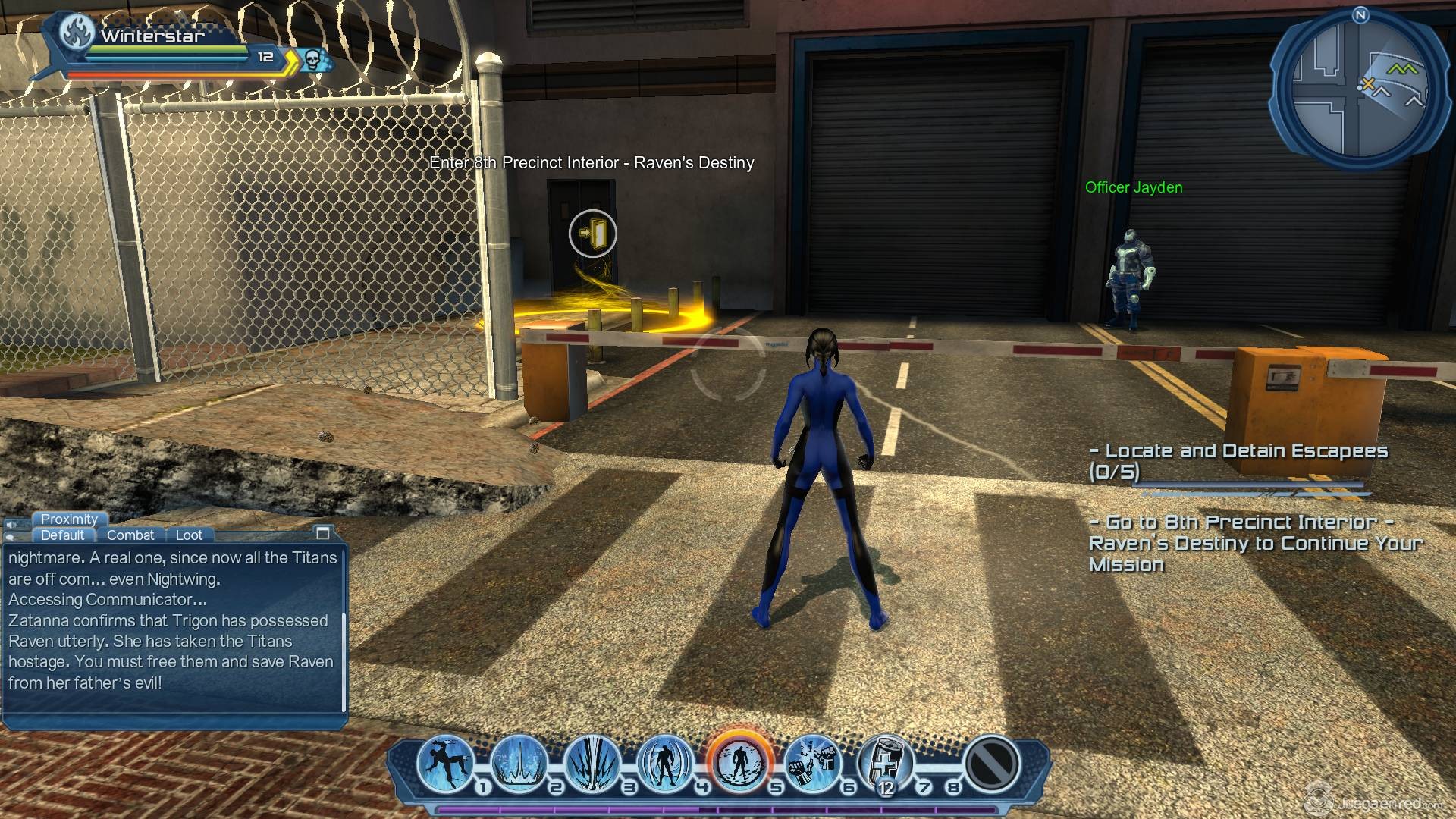
Task: Choose the Proximity voice channel tab
Action: [69, 519]
